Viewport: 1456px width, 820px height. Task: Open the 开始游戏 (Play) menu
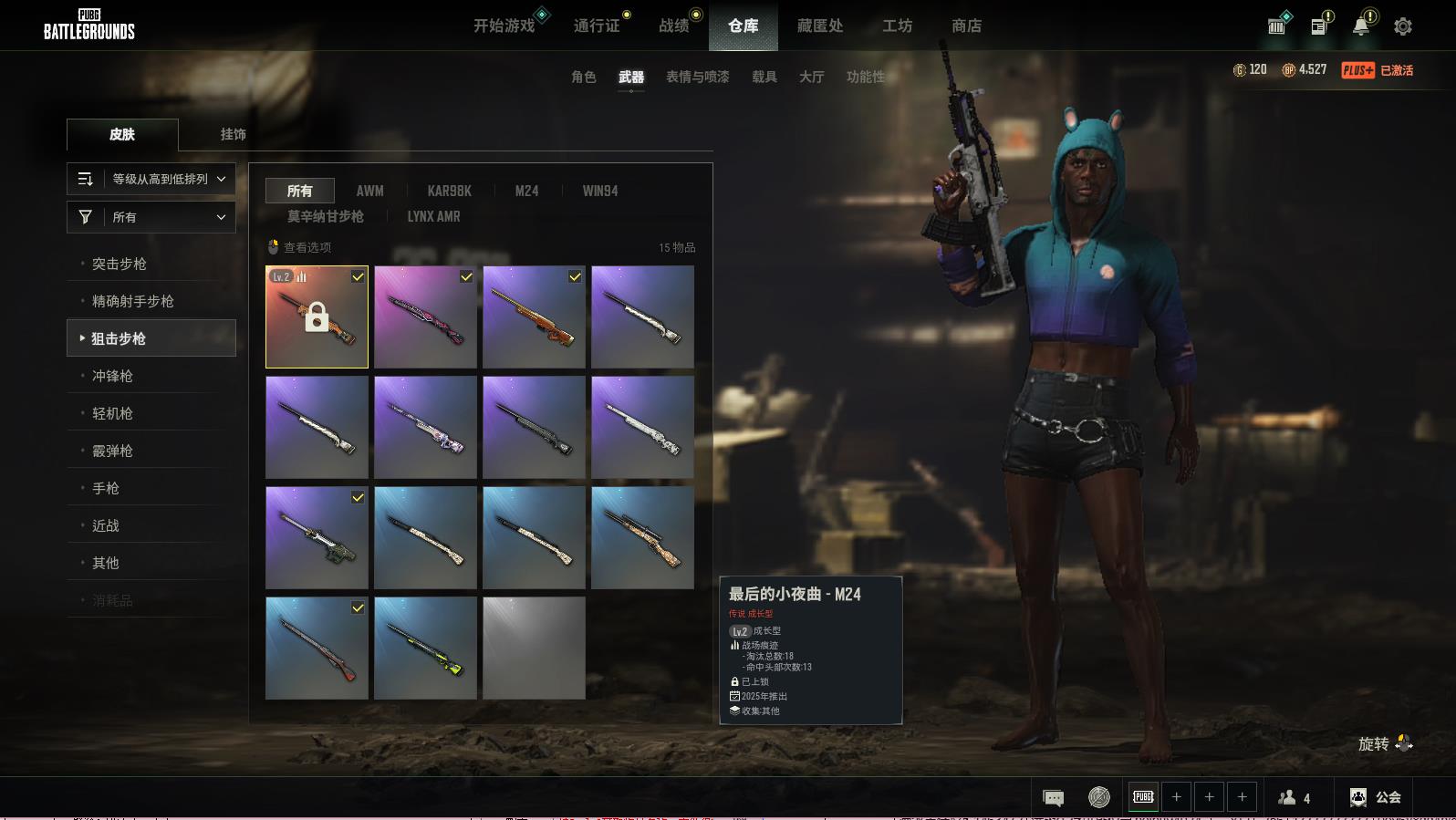[504, 26]
